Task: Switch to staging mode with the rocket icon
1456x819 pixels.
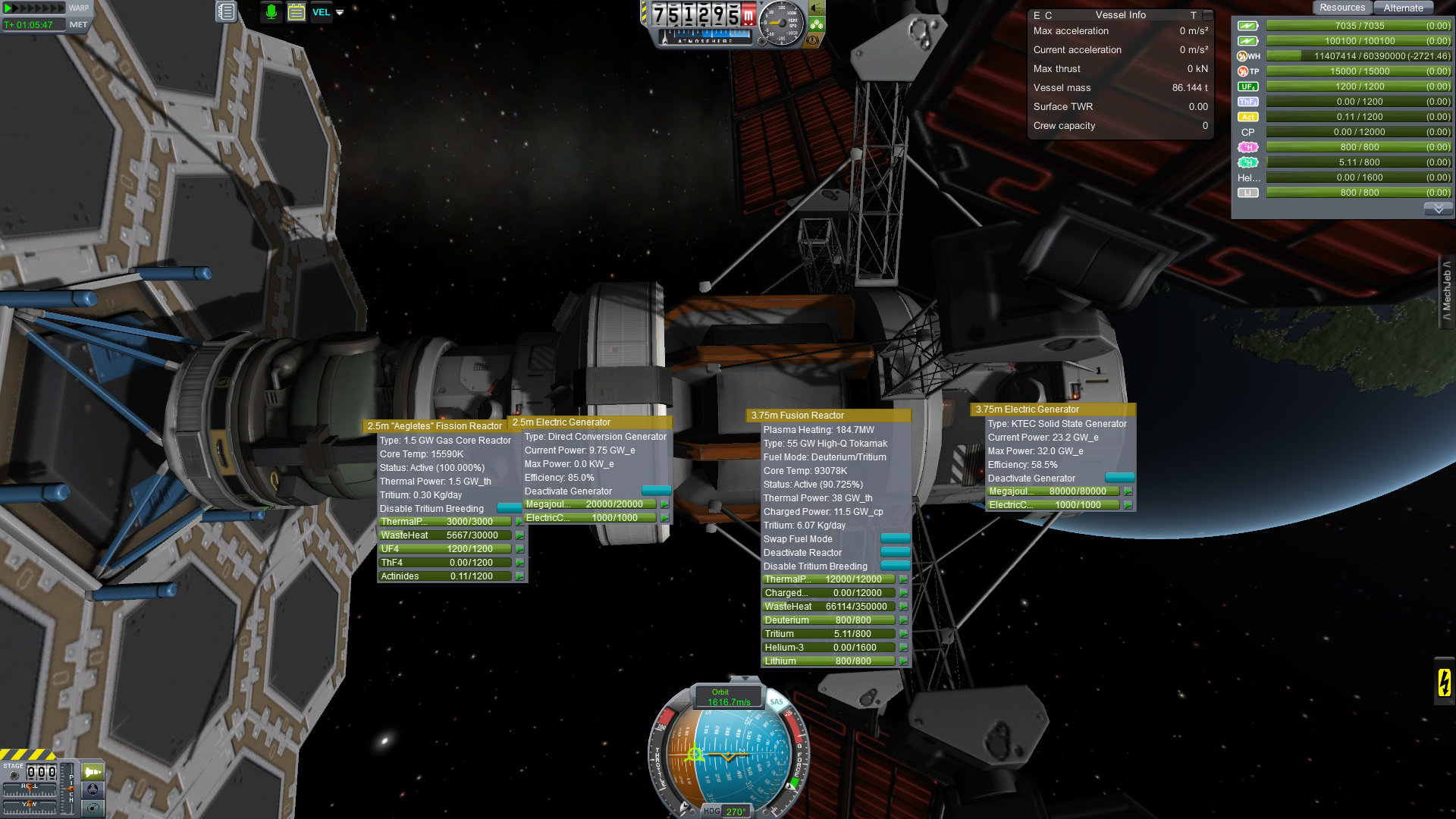Action: [93, 772]
